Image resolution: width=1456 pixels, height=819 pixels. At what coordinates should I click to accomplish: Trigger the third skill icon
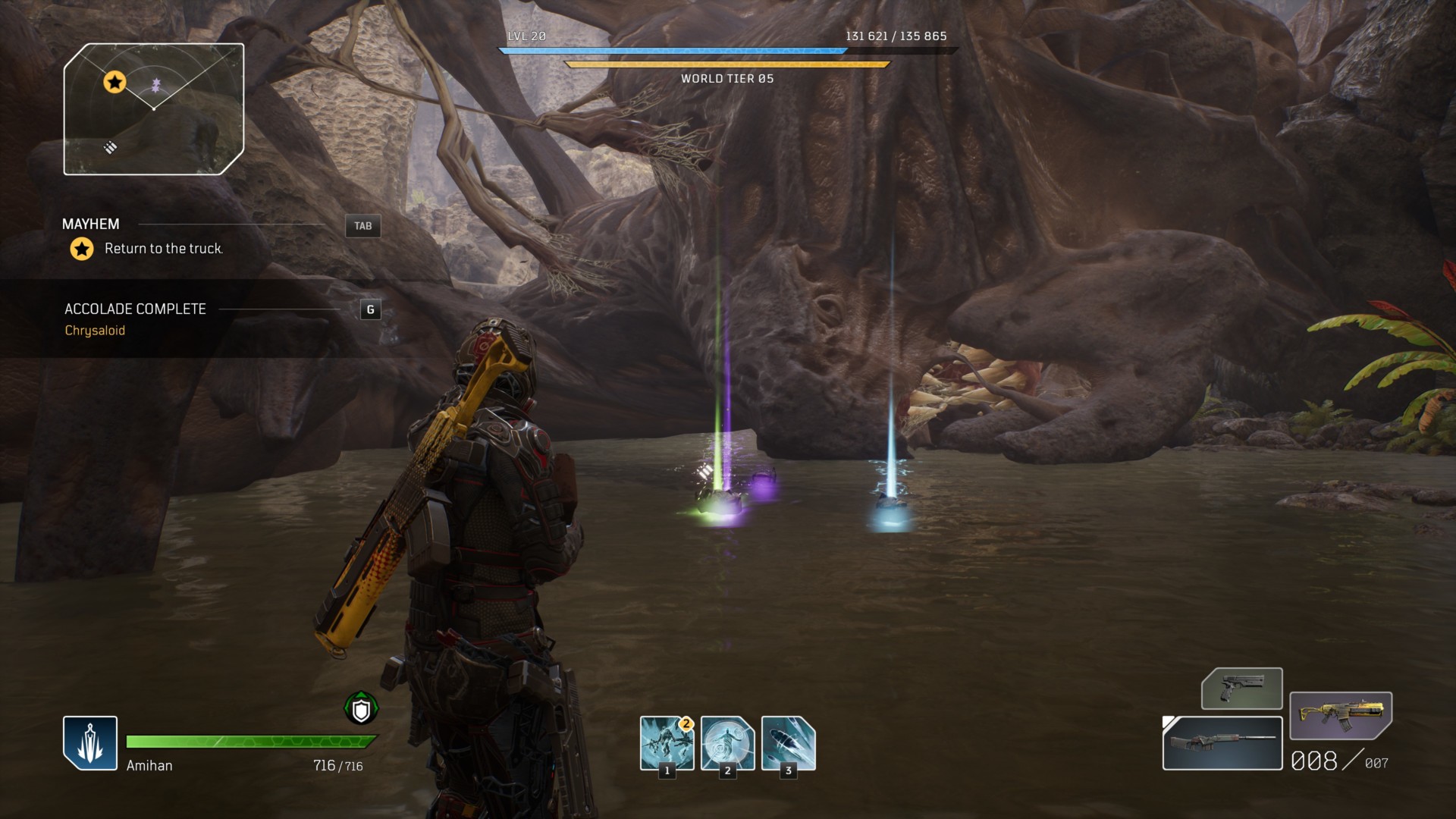788,743
